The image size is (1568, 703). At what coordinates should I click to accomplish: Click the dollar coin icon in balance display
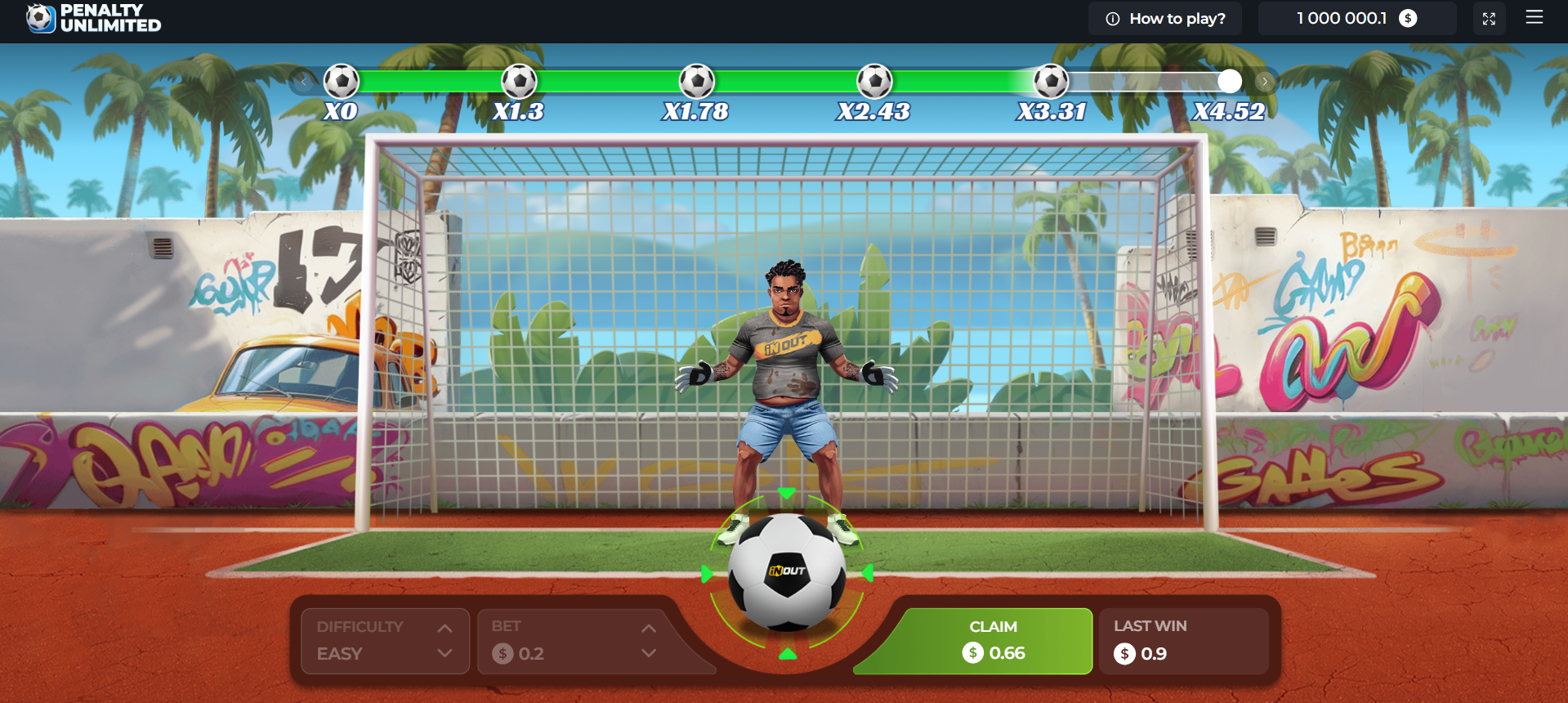coord(1406,17)
